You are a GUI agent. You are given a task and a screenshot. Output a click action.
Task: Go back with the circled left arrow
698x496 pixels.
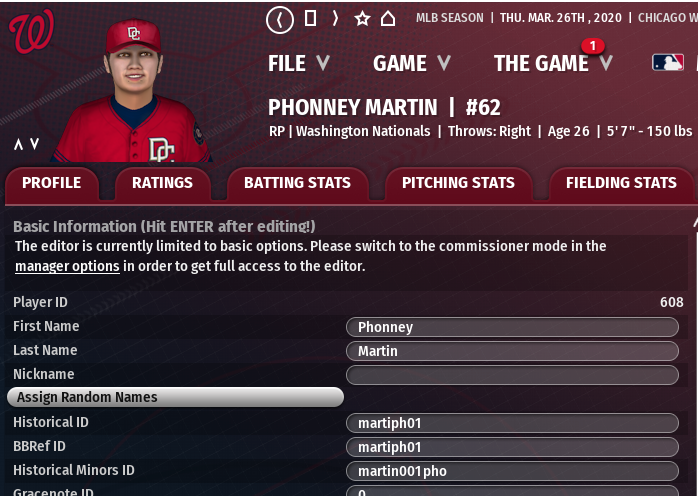280,18
